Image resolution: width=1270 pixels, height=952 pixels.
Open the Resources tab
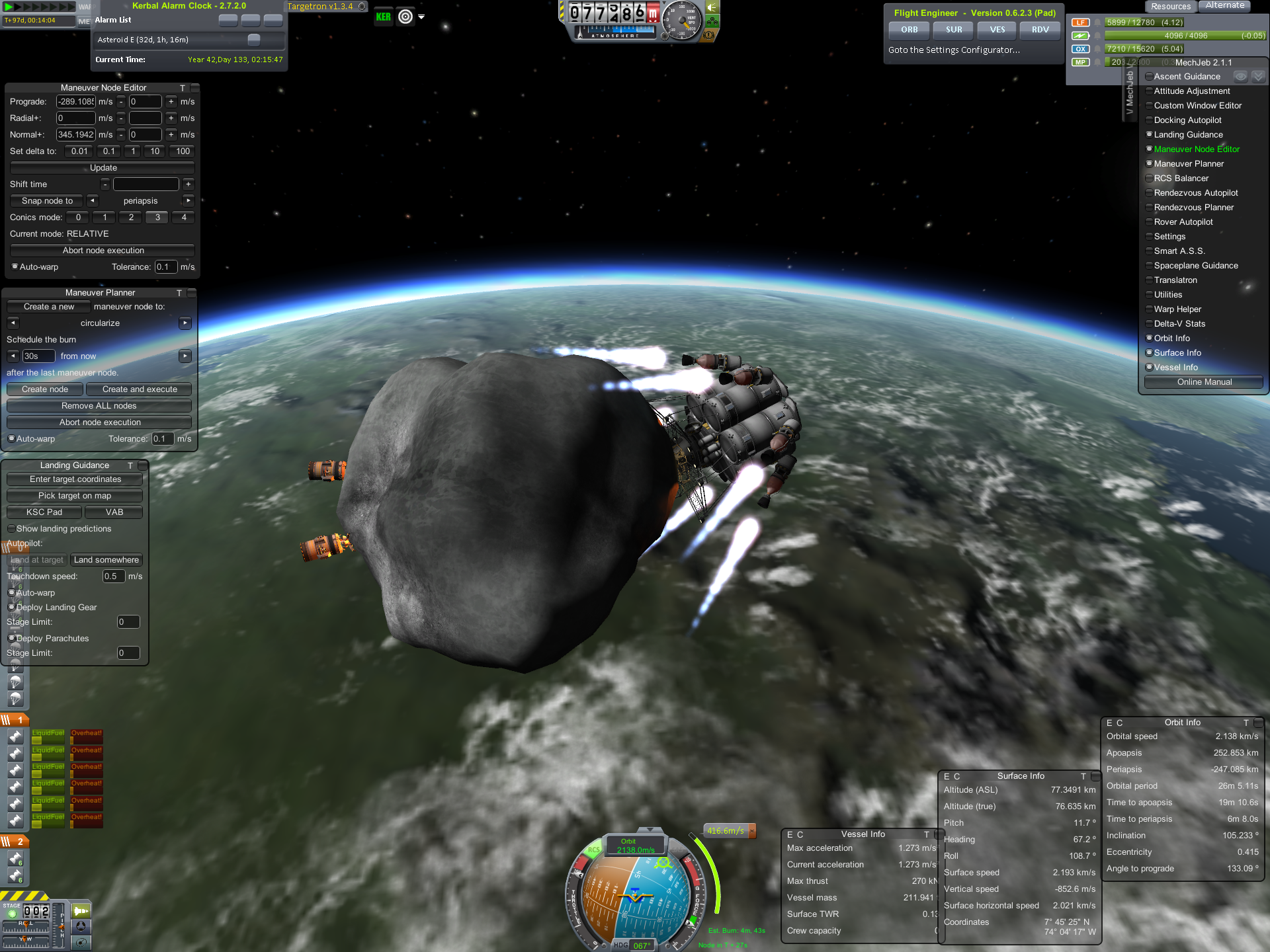click(x=1170, y=7)
